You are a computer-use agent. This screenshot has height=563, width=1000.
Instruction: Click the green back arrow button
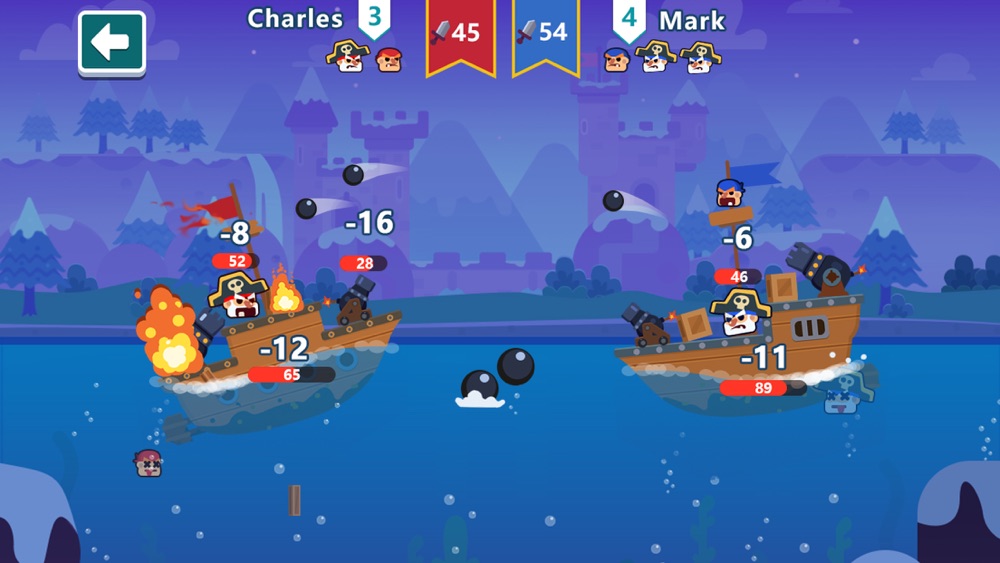point(112,42)
